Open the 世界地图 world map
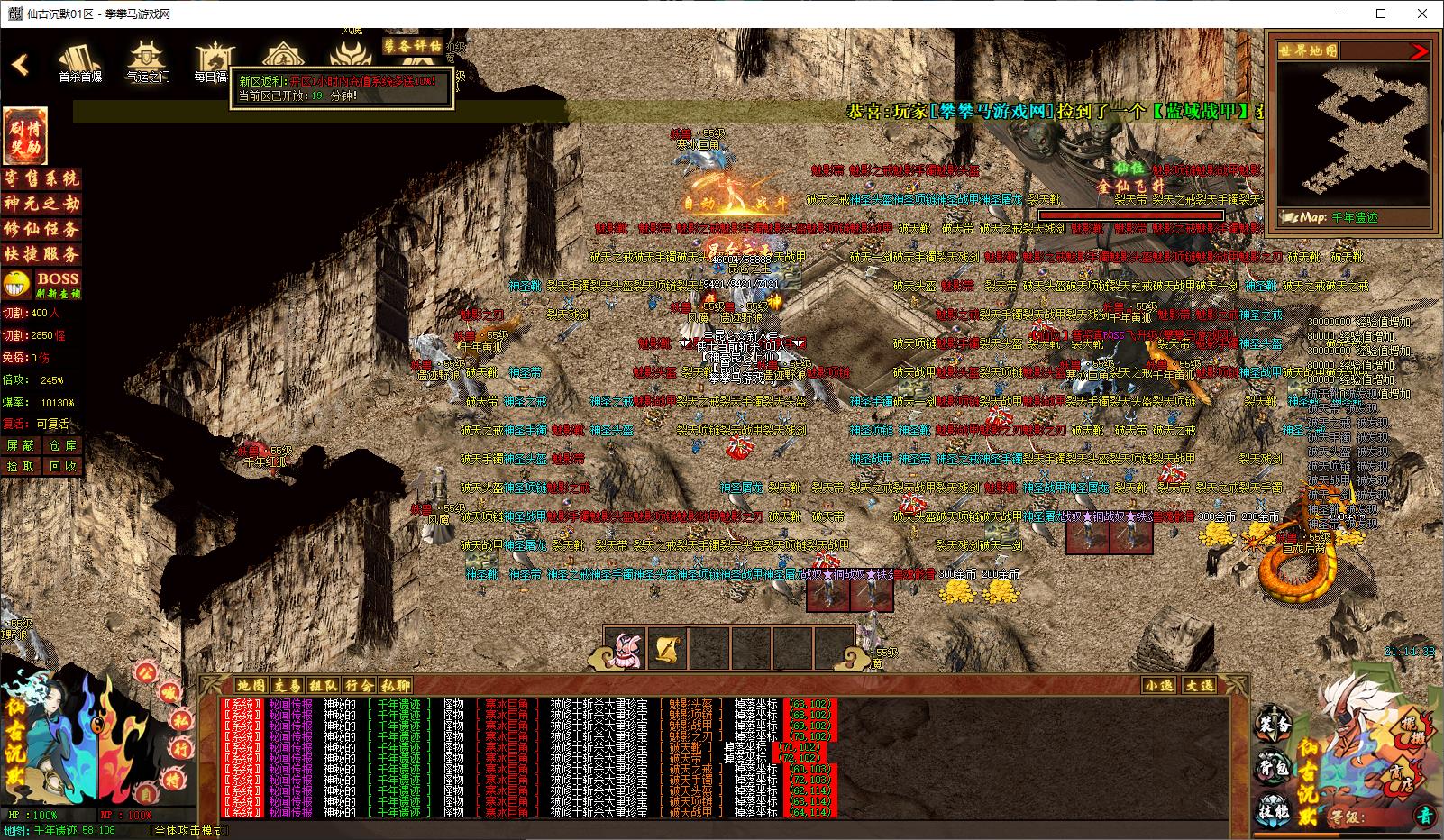The height and width of the screenshot is (840, 1444). 1308,50
